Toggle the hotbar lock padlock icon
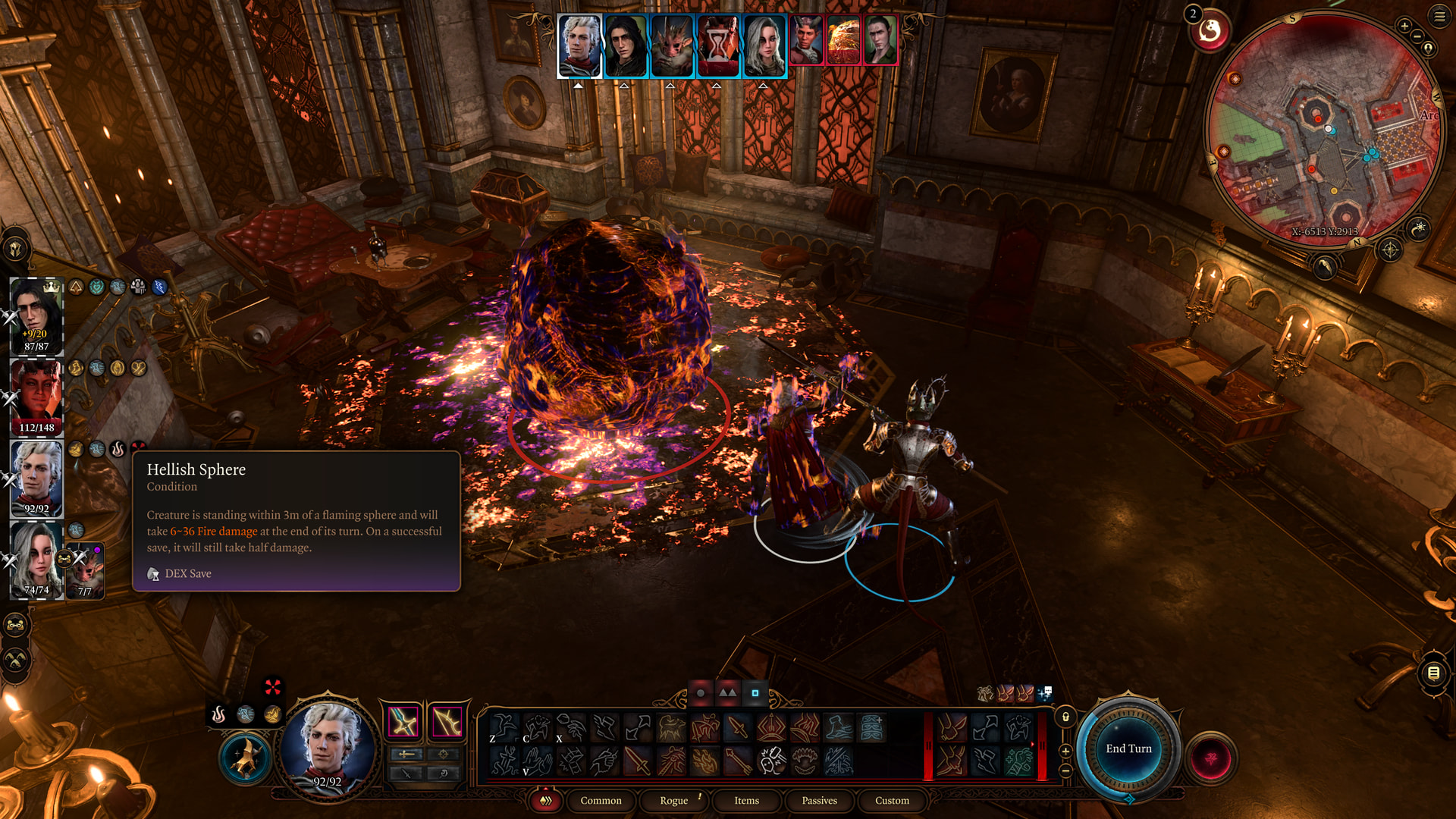Image resolution: width=1456 pixels, height=819 pixels. pos(1065,717)
